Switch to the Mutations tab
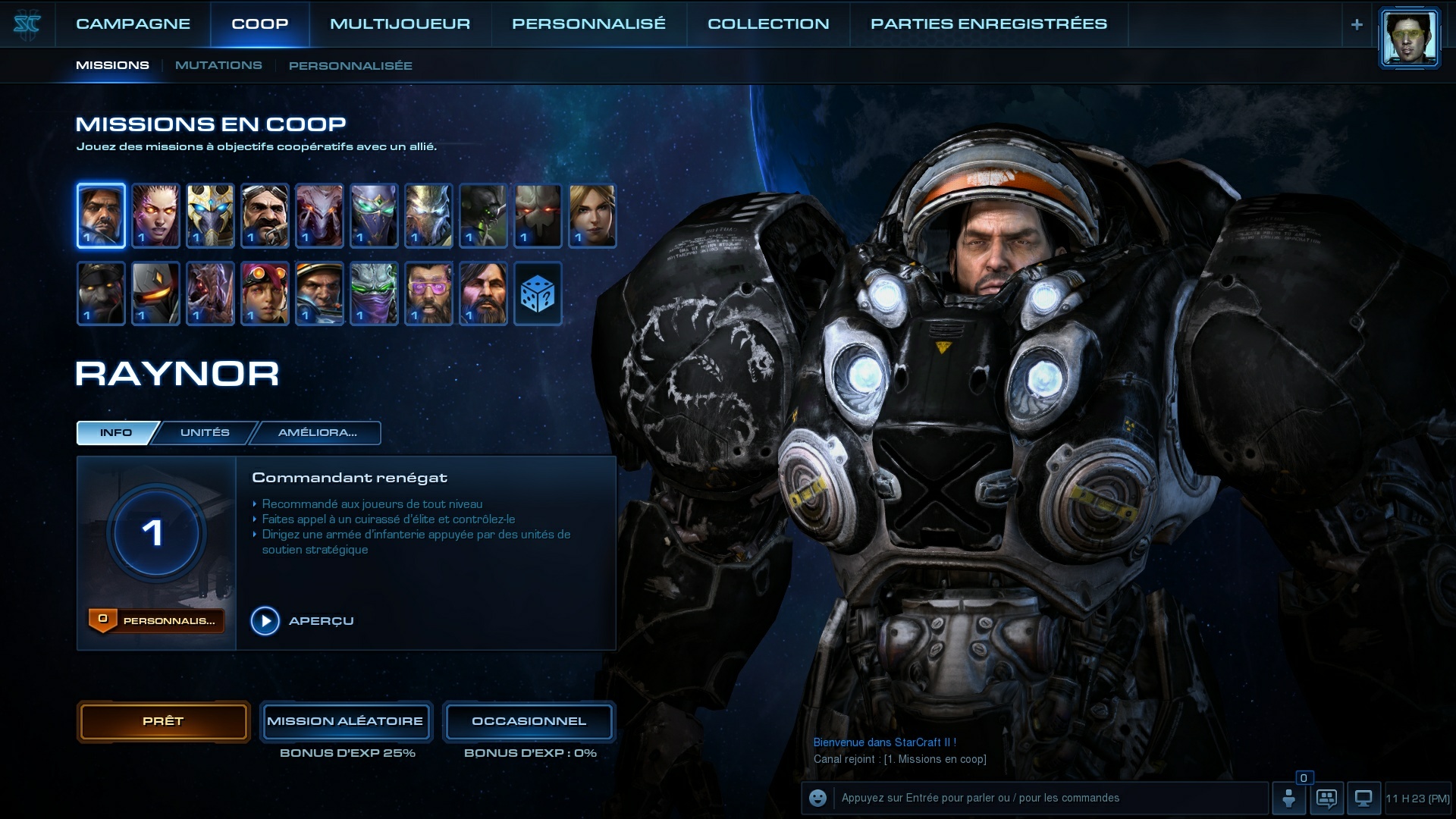The image size is (1456, 819). pos(218,65)
